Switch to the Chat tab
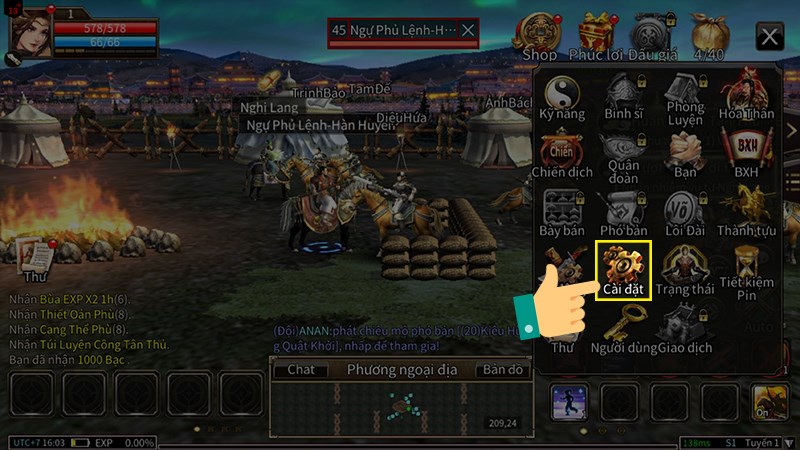Viewport: 800px width, 450px height. tap(301, 370)
